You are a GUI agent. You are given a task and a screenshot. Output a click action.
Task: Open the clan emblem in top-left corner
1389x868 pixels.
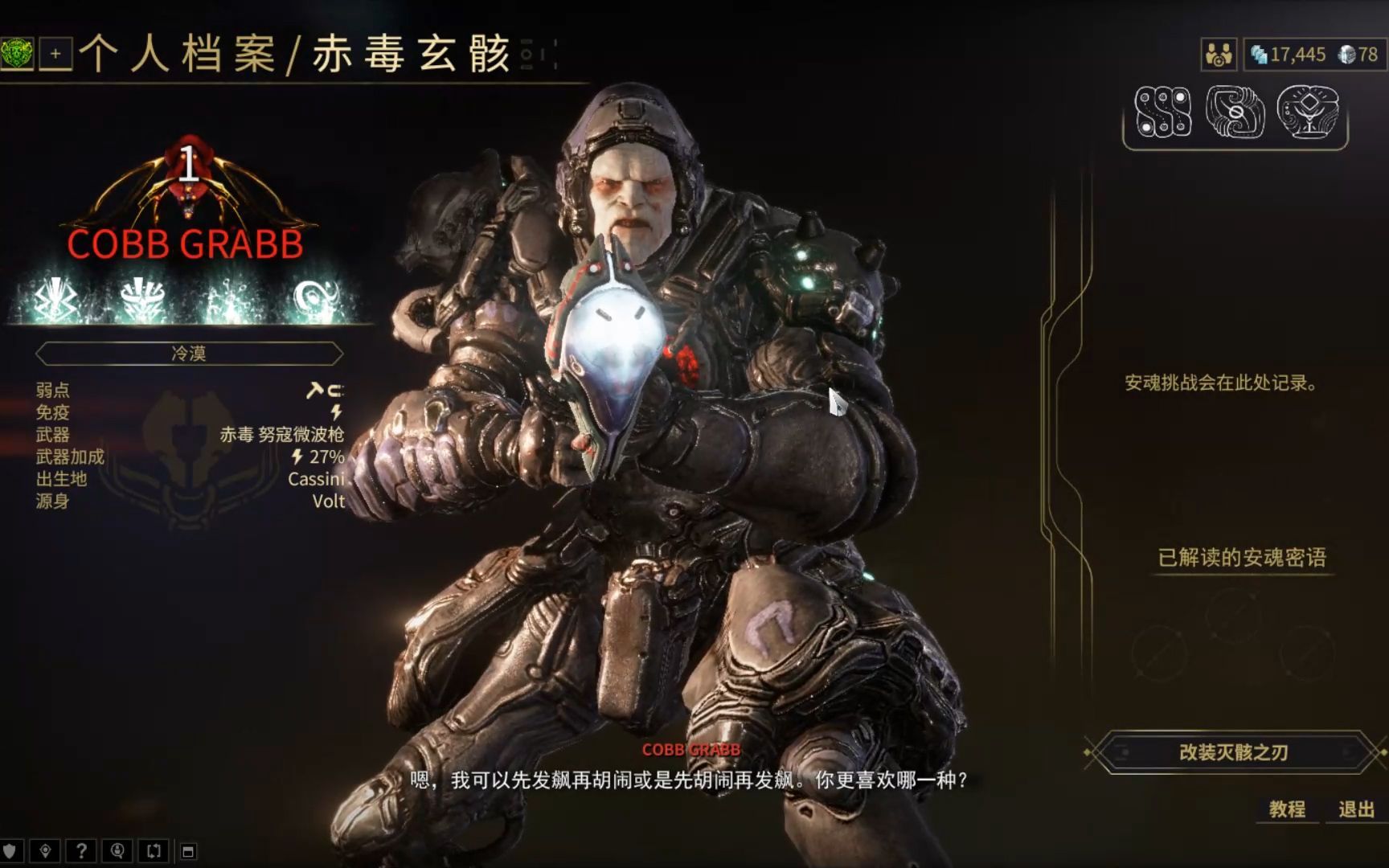click(18, 55)
